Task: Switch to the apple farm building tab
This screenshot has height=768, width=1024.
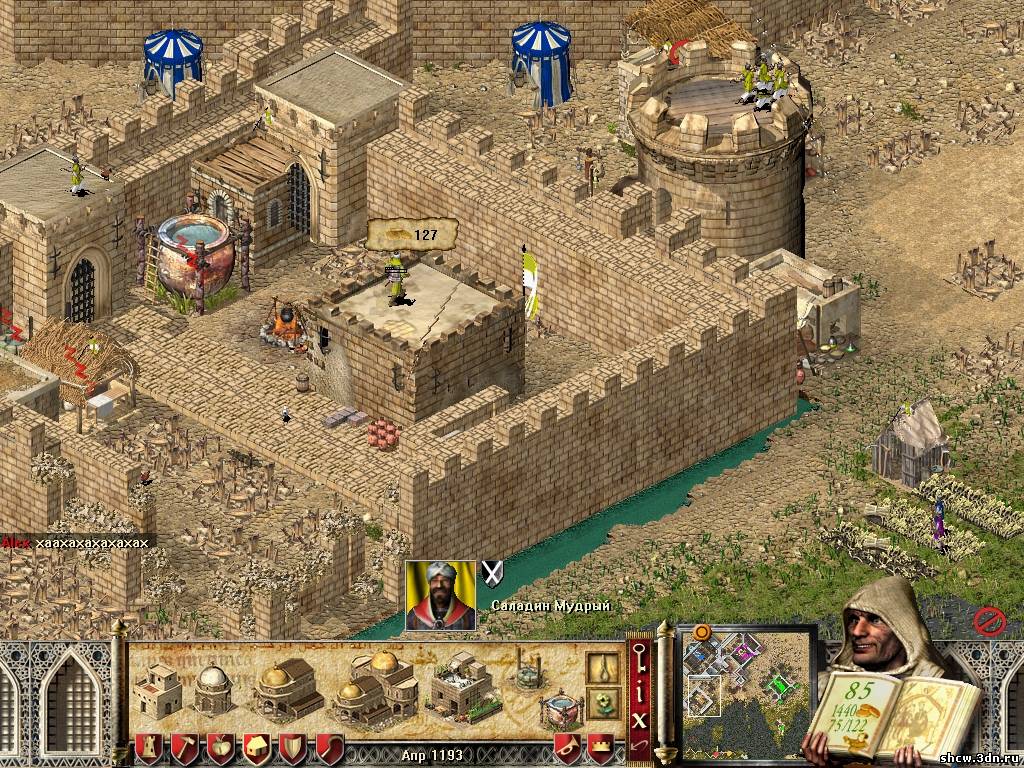Action: (x=220, y=747)
